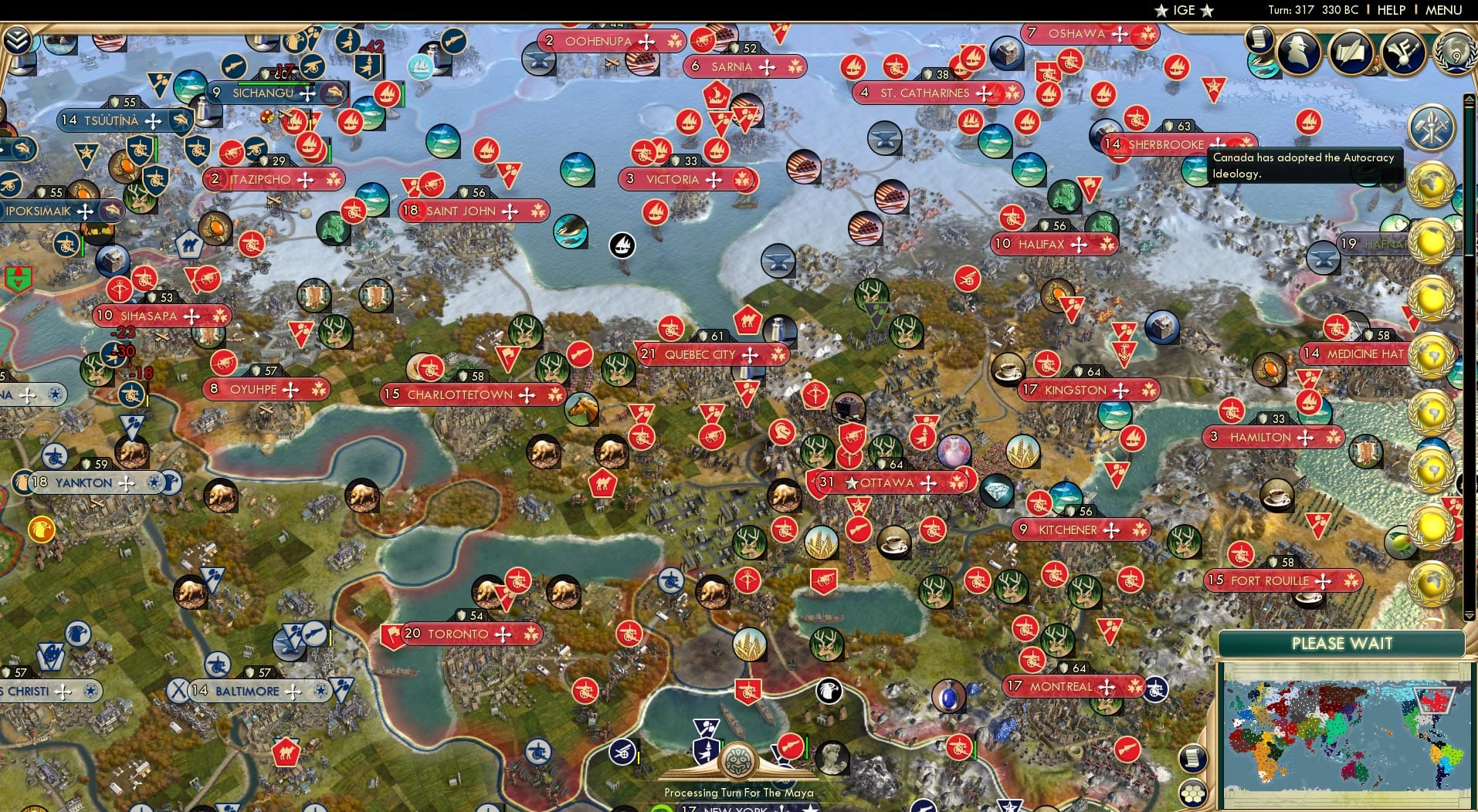
Task: Dismiss the Canada Autocracy ideology notification
Action: tap(1305, 164)
